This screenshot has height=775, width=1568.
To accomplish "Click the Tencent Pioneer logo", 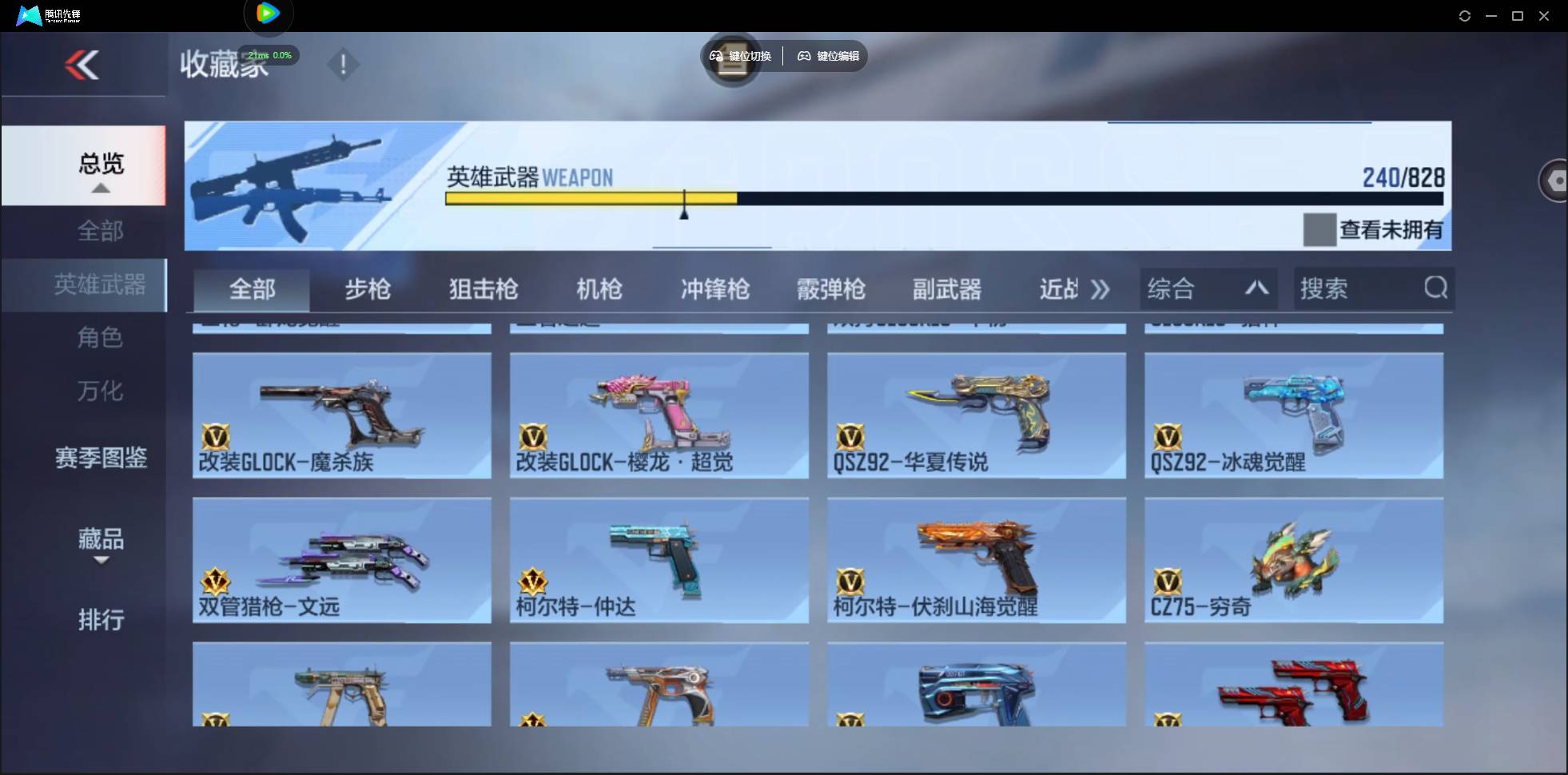I will click(28, 14).
